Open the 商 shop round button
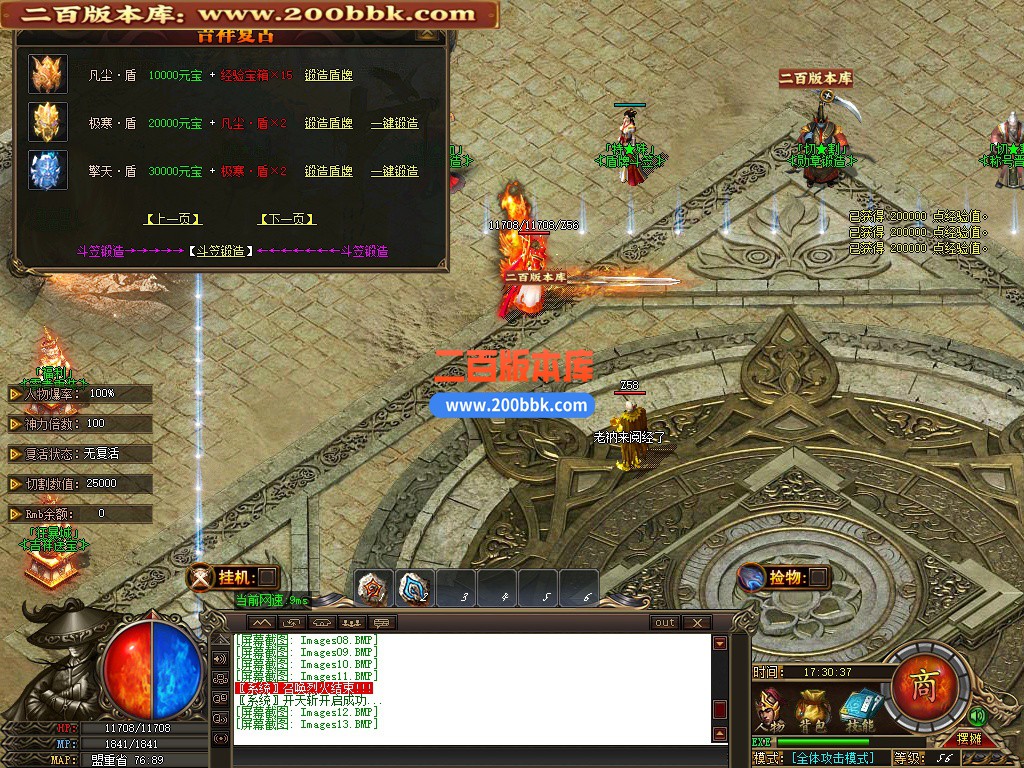Screen dimensions: 1024x768 click(x=922, y=684)
